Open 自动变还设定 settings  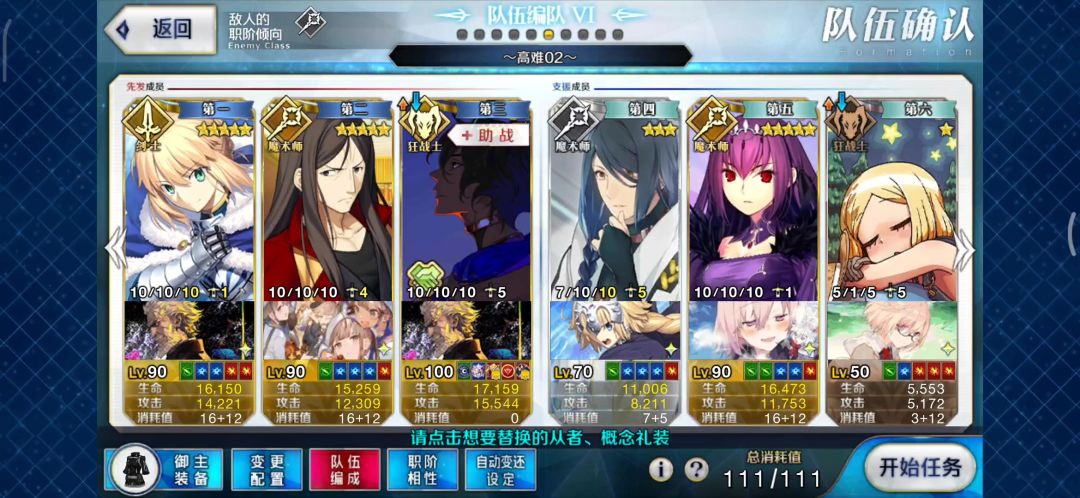(x=501, y=469)
